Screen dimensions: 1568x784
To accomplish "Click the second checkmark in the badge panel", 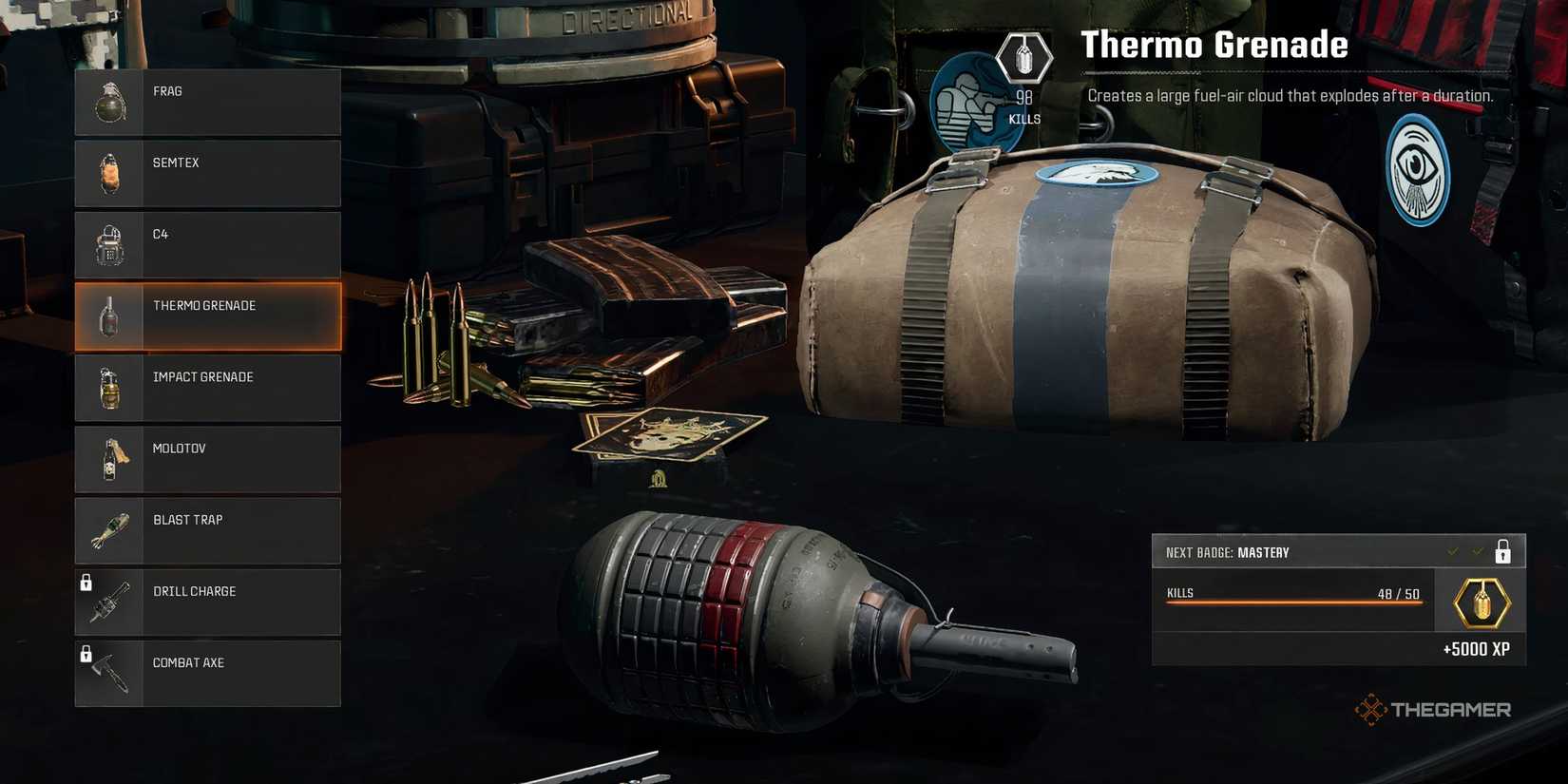I will click(1479, 550).
